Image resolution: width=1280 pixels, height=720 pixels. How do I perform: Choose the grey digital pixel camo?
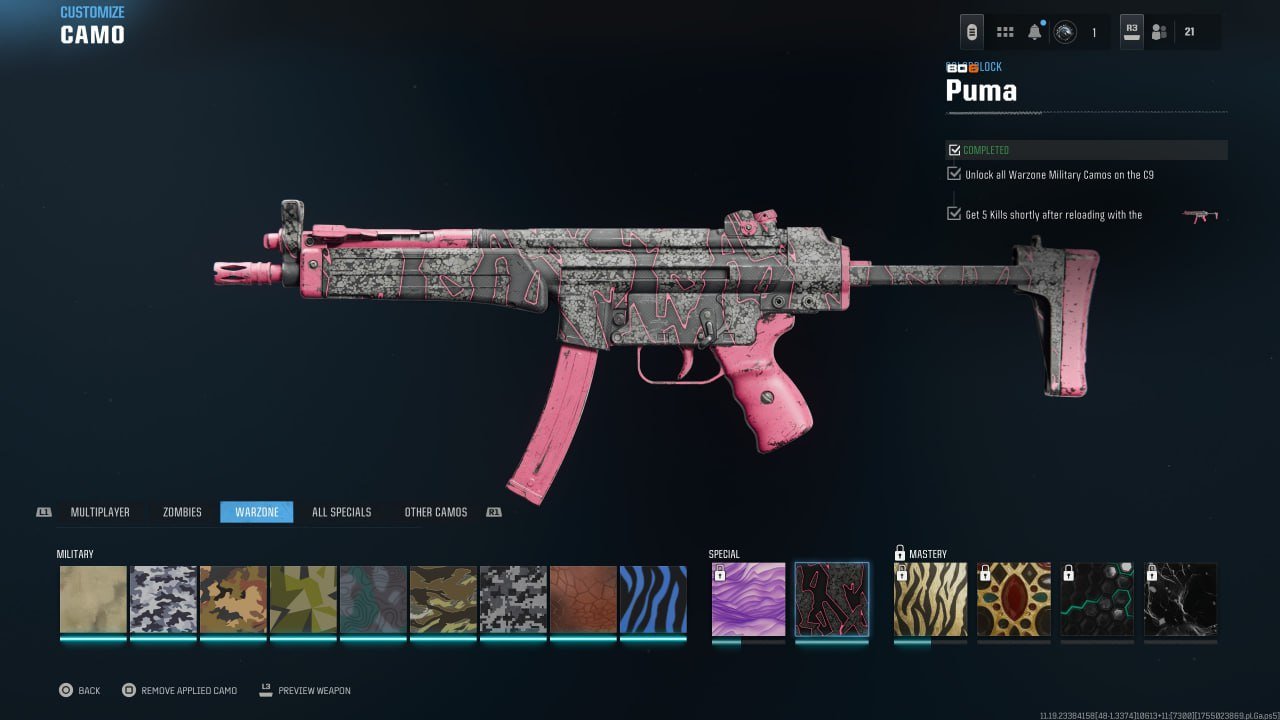[513, 600]
